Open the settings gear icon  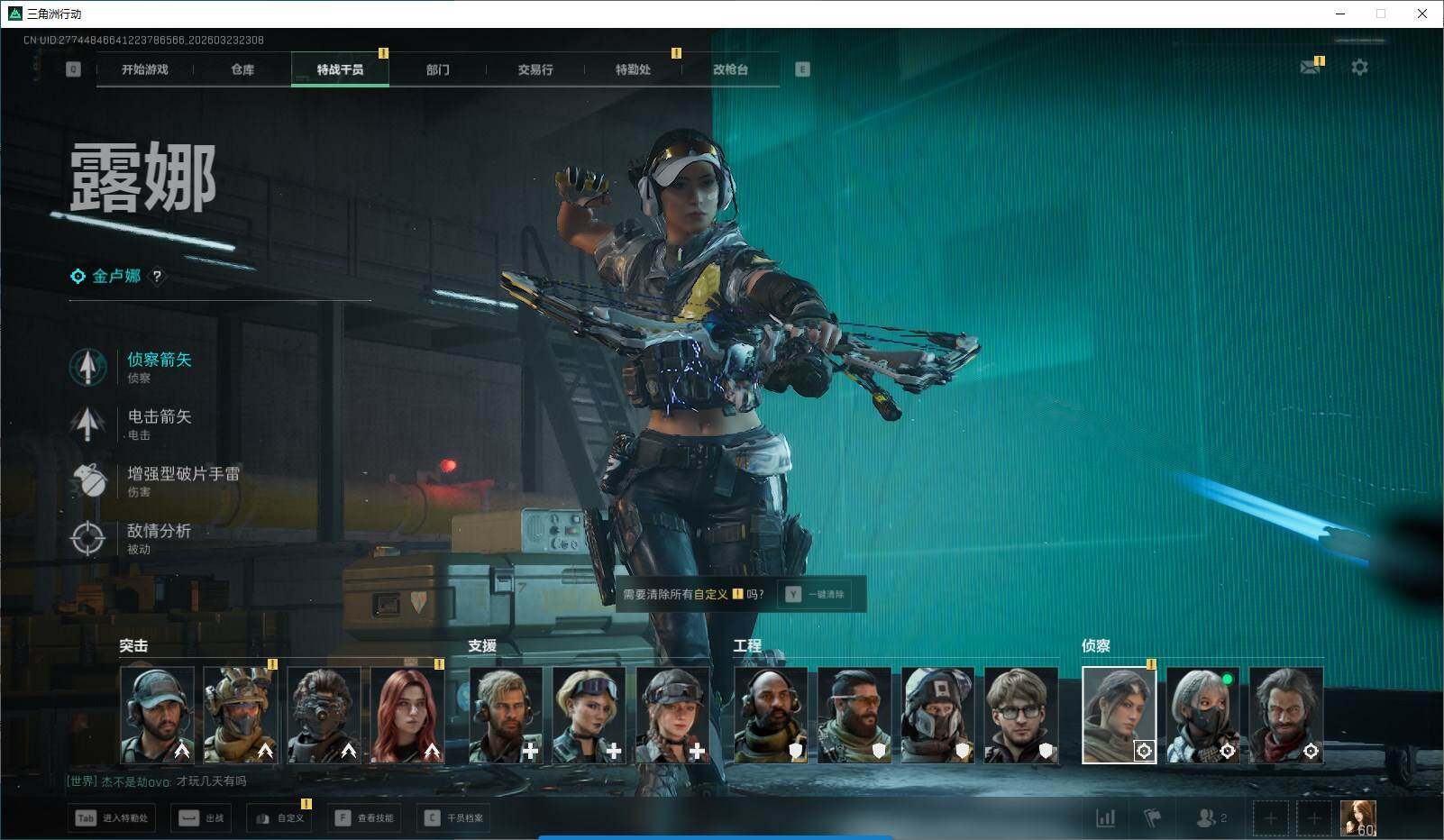[1359, 68]
